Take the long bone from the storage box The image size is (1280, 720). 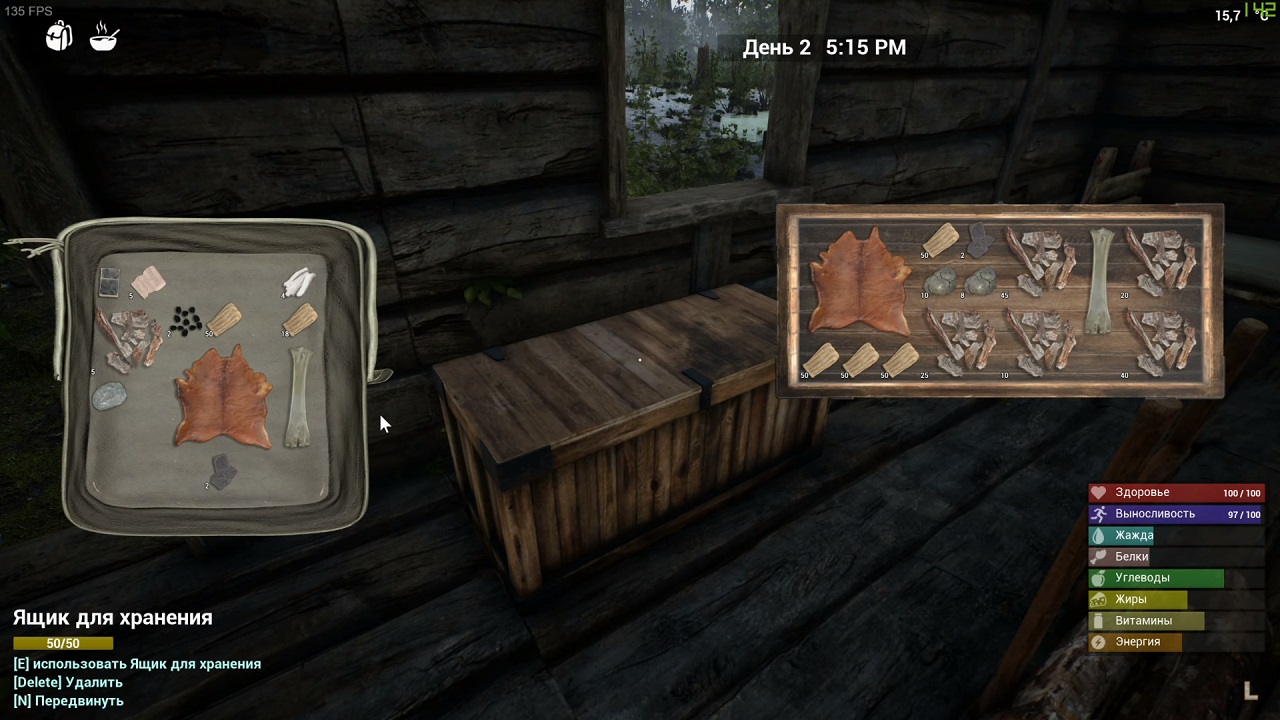(x=1101, y=280)
